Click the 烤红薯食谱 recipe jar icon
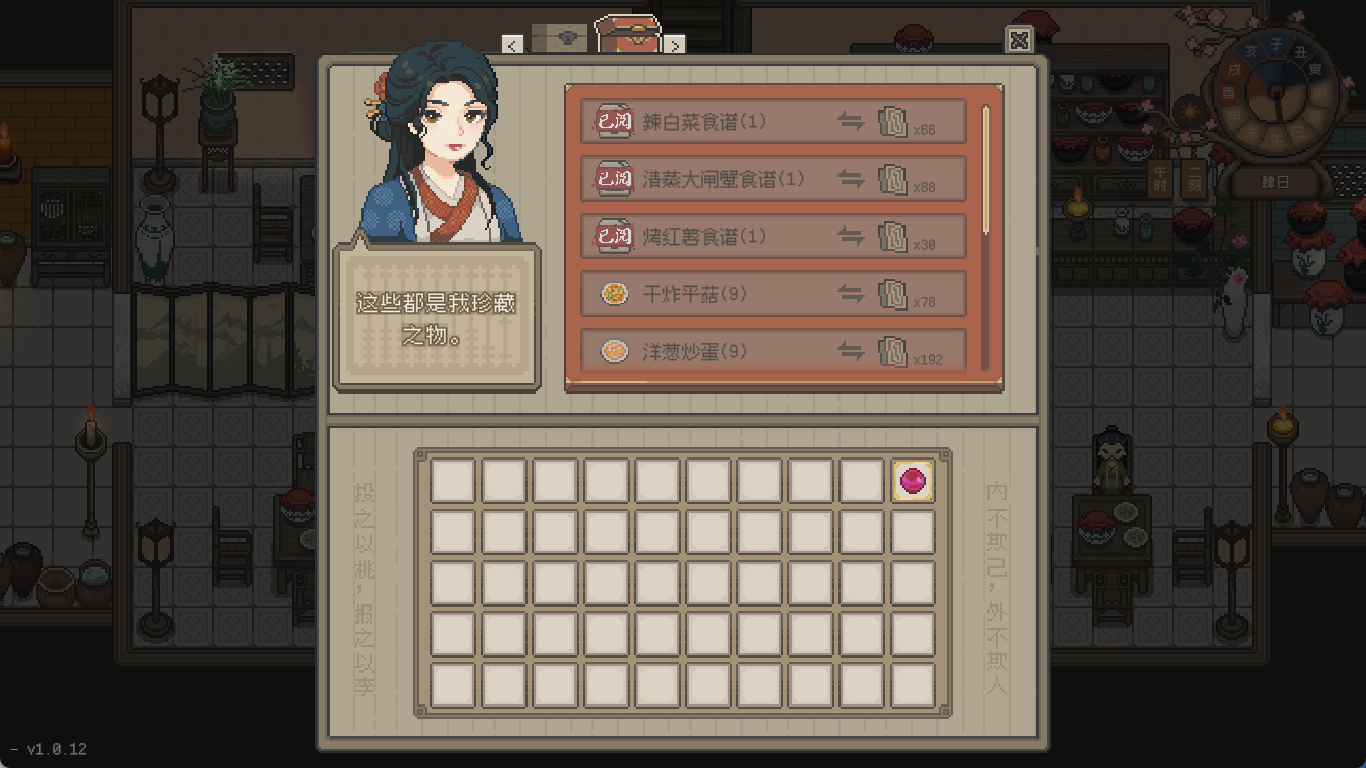This screenshot has width=1366, height=768. tap(613, 236)
